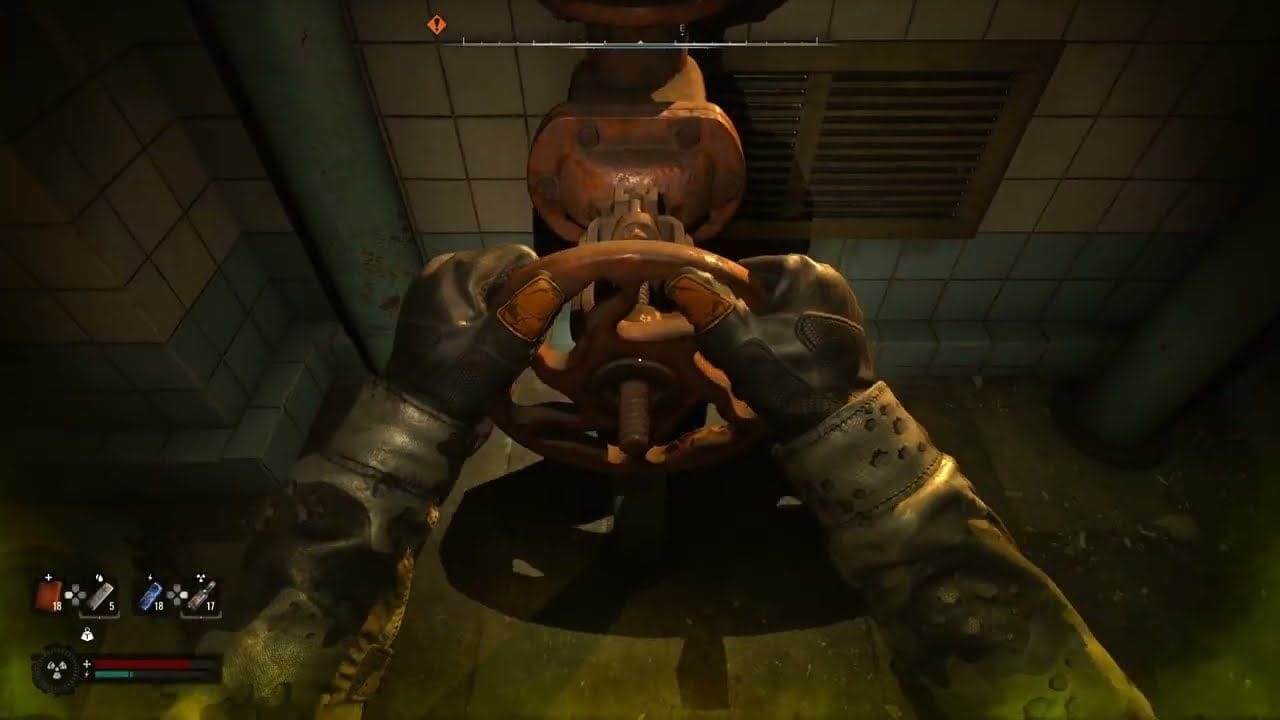1280x720 pixels.
Task: Click the flame droplet icon on the canister slot
Action: 100,576
